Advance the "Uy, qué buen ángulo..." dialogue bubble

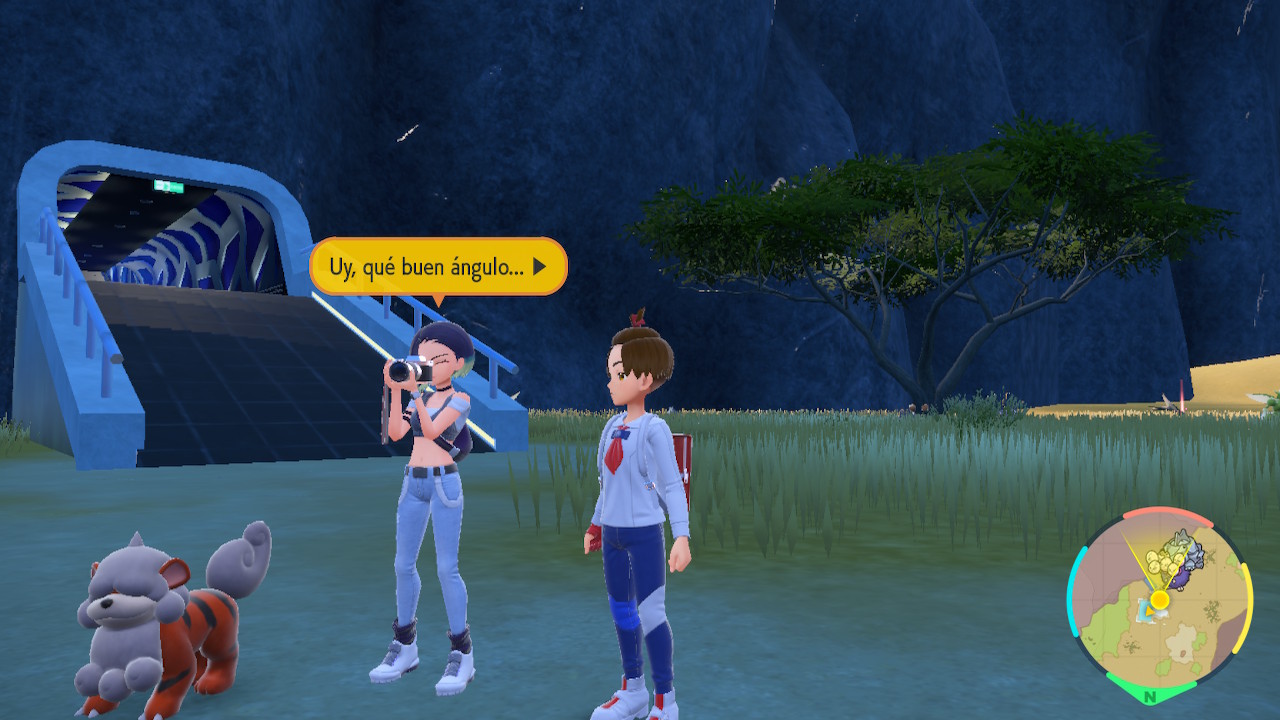pos(539,267)
